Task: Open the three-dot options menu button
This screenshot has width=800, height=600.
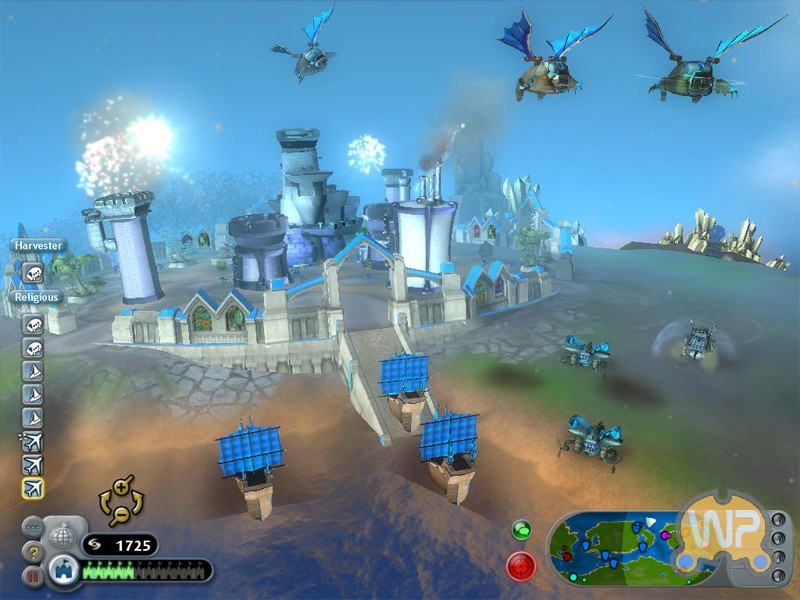Action: (32, 527)
